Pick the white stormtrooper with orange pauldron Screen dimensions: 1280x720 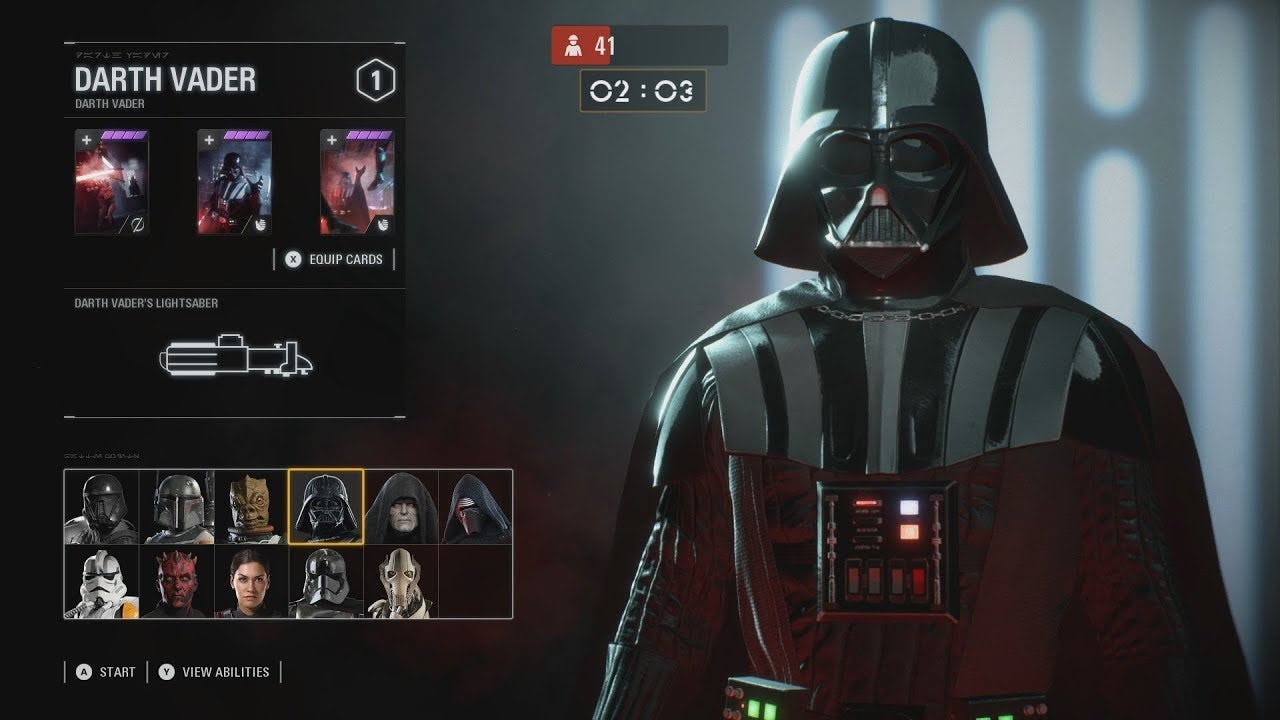(x=102, y=582)
